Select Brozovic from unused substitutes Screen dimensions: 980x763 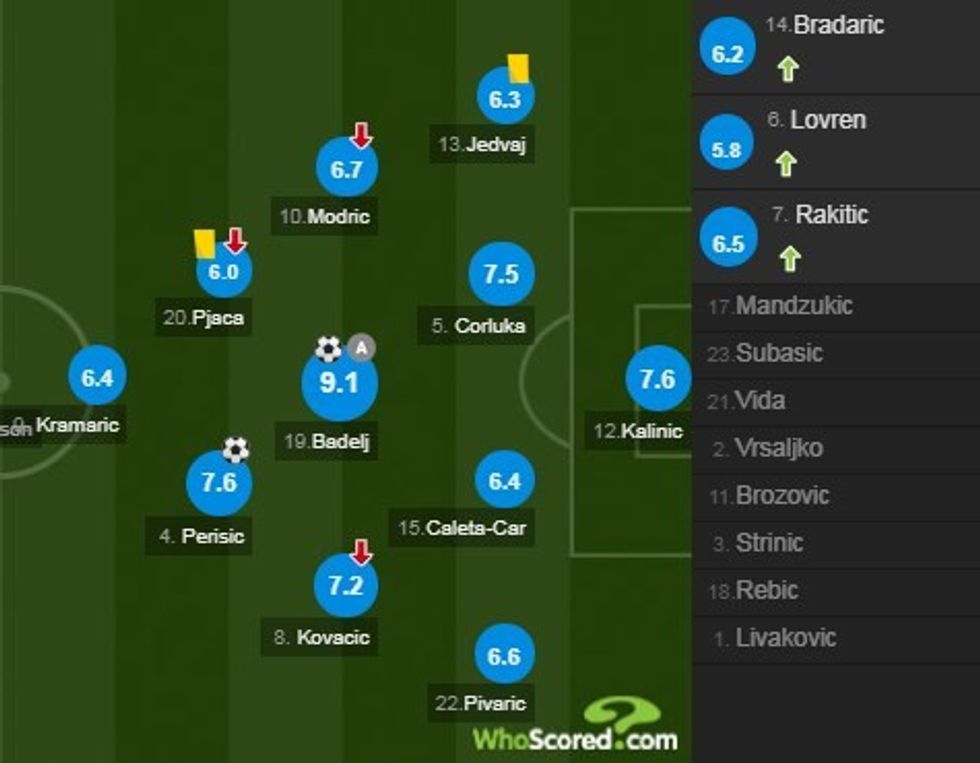[781, 495]
